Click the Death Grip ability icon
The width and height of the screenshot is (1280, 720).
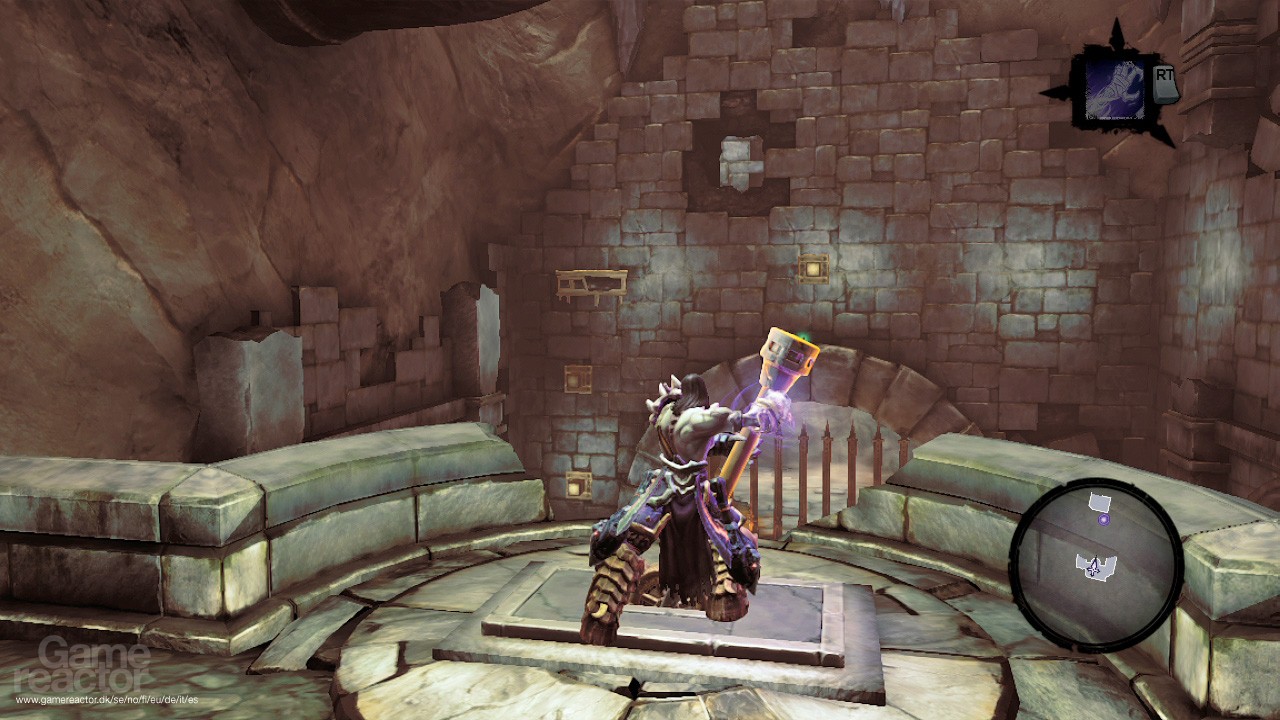(1116, 88)
